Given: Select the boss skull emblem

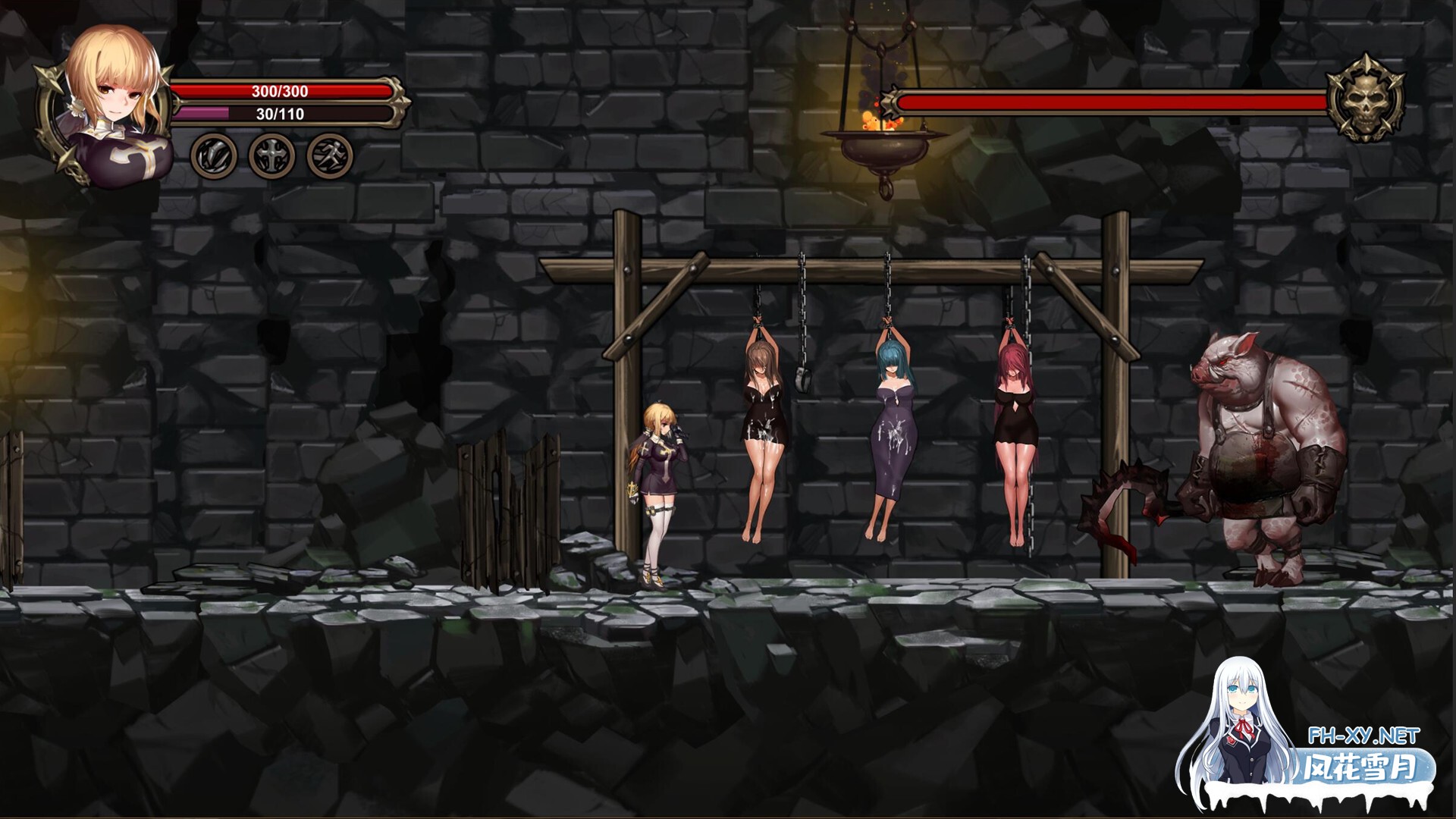Looking at the screenshot, I should point(1365,99).
